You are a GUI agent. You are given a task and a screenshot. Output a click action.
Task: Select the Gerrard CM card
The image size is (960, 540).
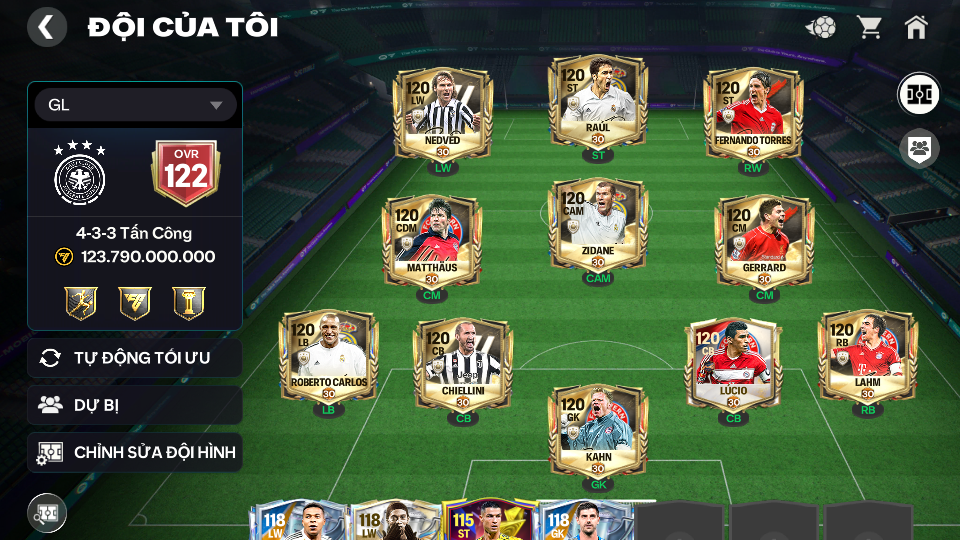[x=765, y=238]
